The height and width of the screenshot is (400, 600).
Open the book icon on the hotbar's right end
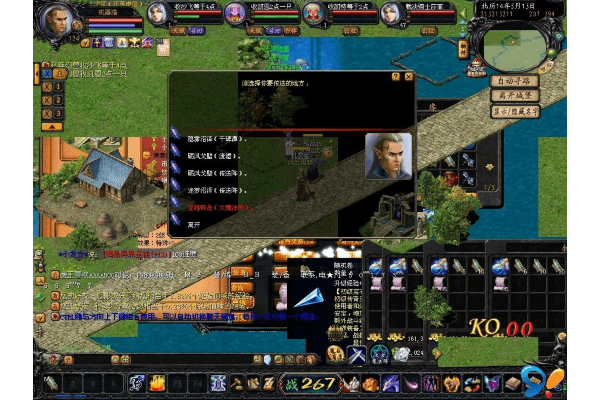513,383
